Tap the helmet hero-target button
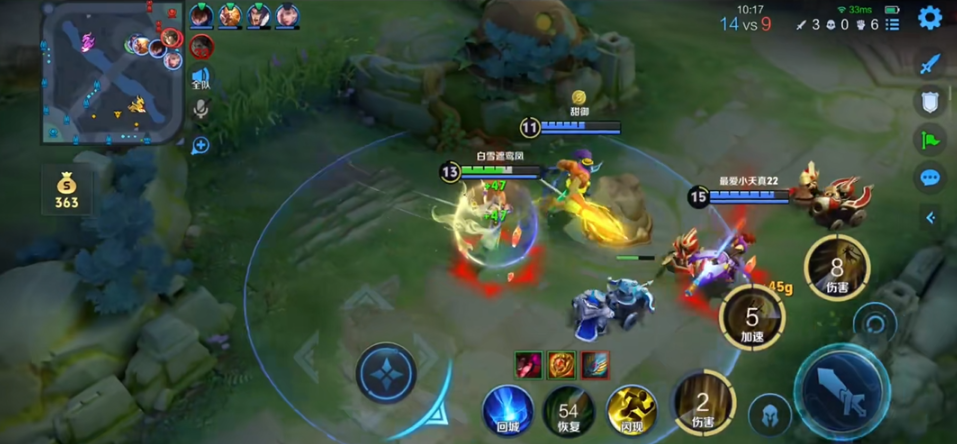The width and height of the screenshot is (957, 444). pyautogui.click(x=769, y=415)
